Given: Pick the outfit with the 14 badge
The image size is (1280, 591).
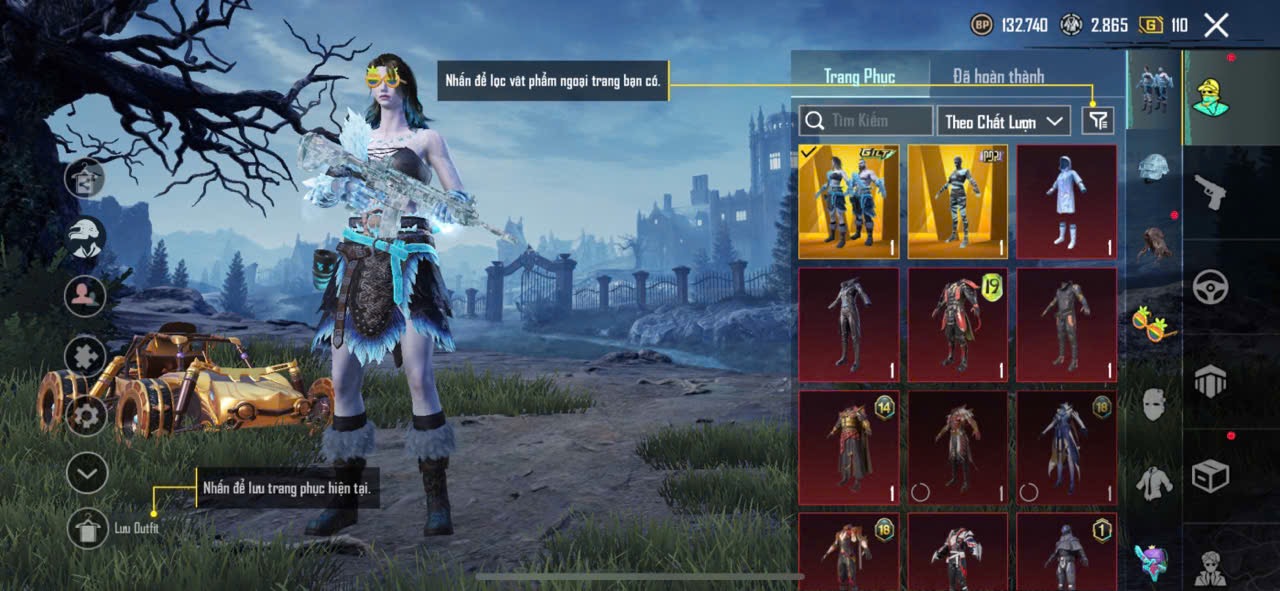Looking at the screenshot, I should tap(848, 447).
